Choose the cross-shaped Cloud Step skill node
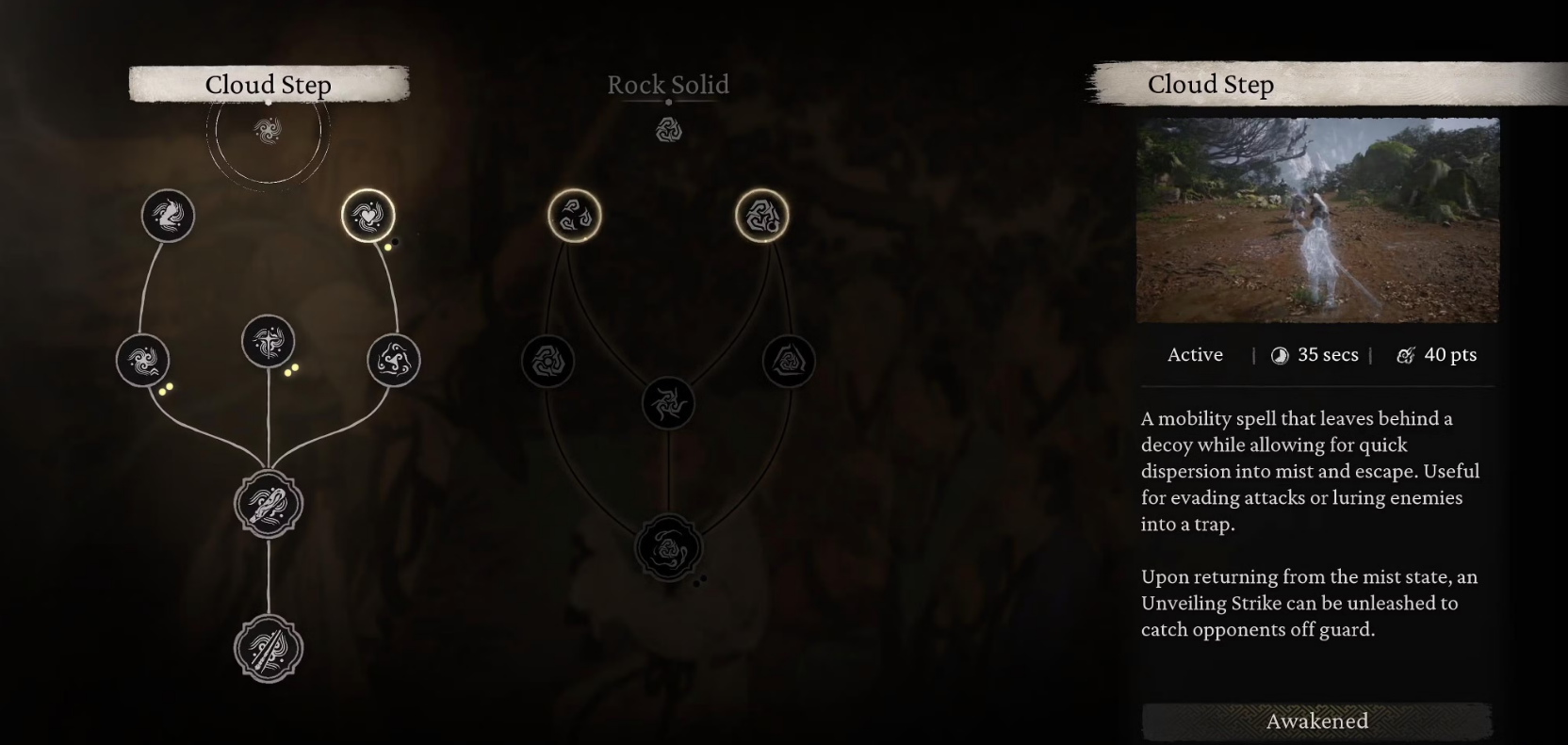Viewport: 1568px width, 745px height. click(x=269, y=341)
